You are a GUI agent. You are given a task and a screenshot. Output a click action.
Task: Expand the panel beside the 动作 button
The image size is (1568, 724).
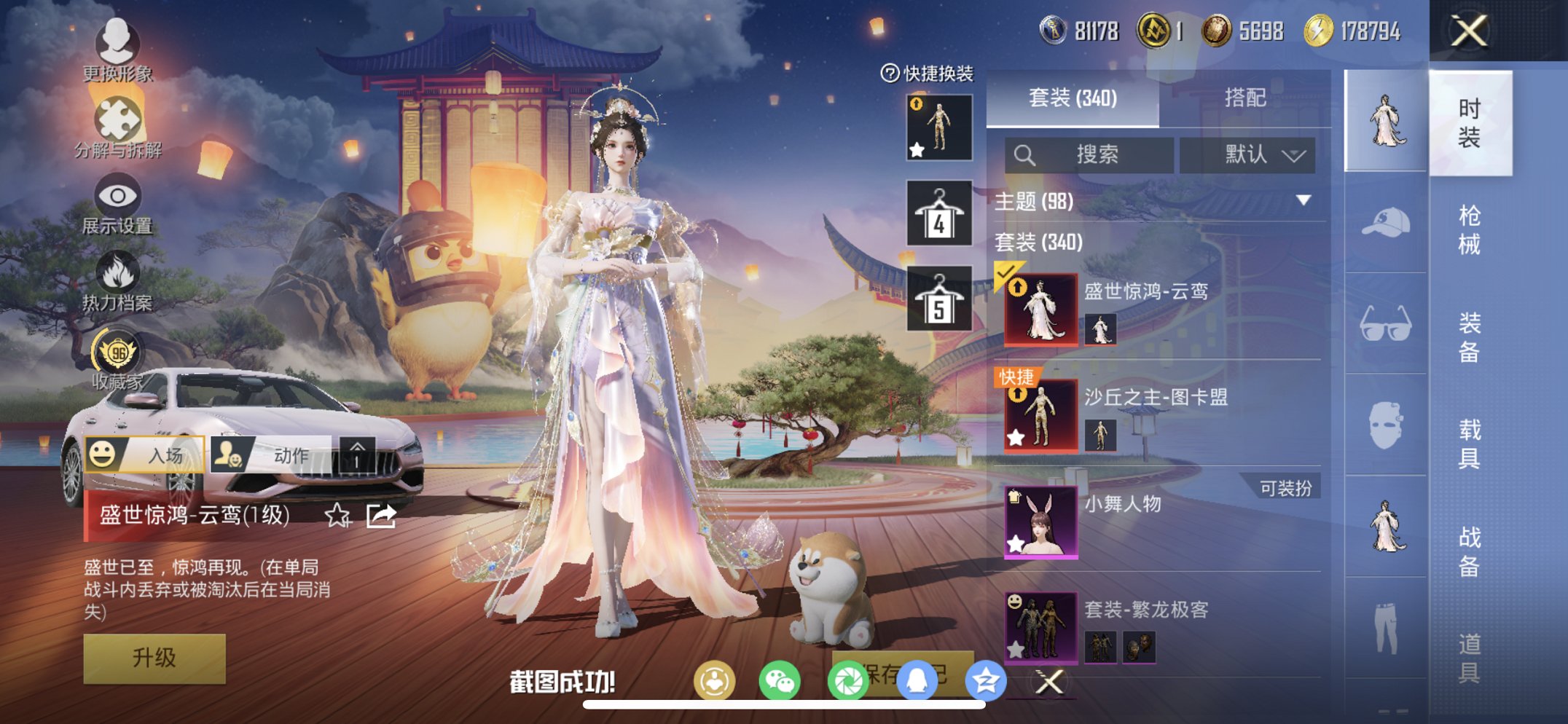point(358,454)
